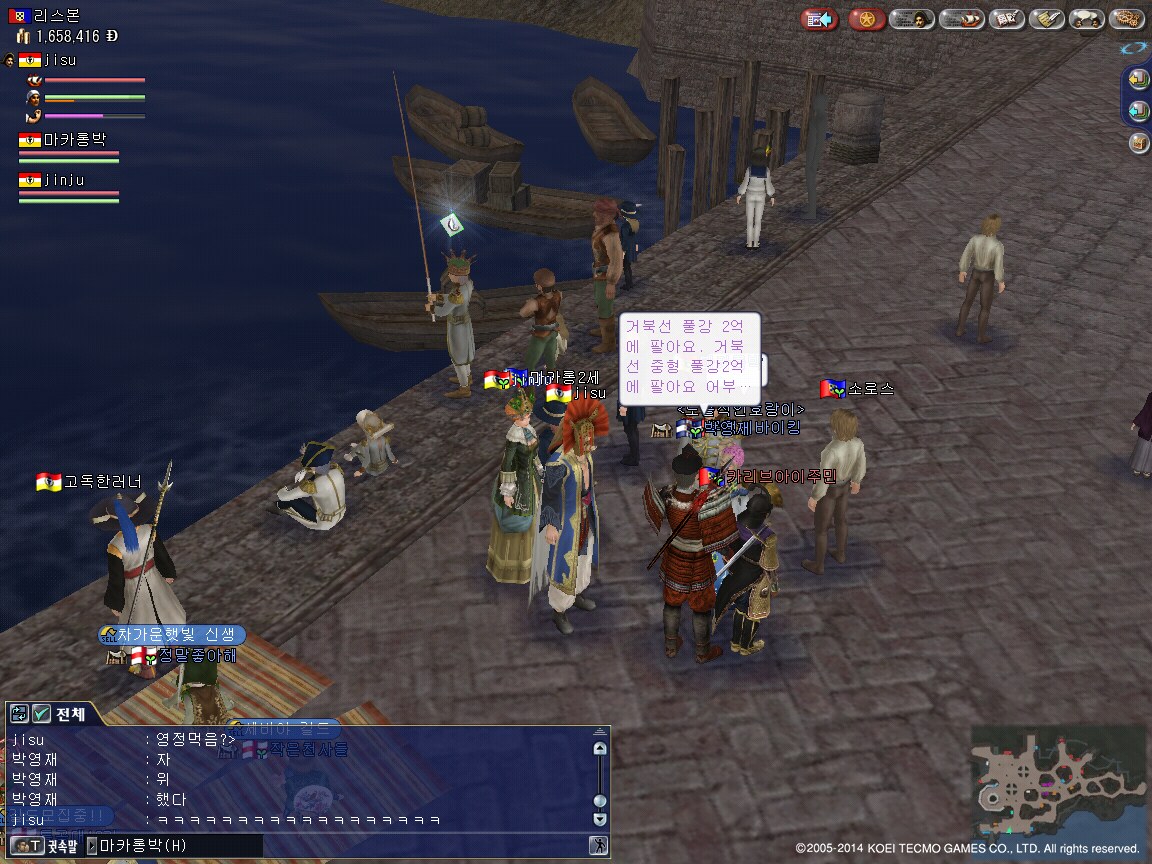Open the captain portrait character menu
The height and width of the screenshot is (864, 1152).
(x=912, y=19)
